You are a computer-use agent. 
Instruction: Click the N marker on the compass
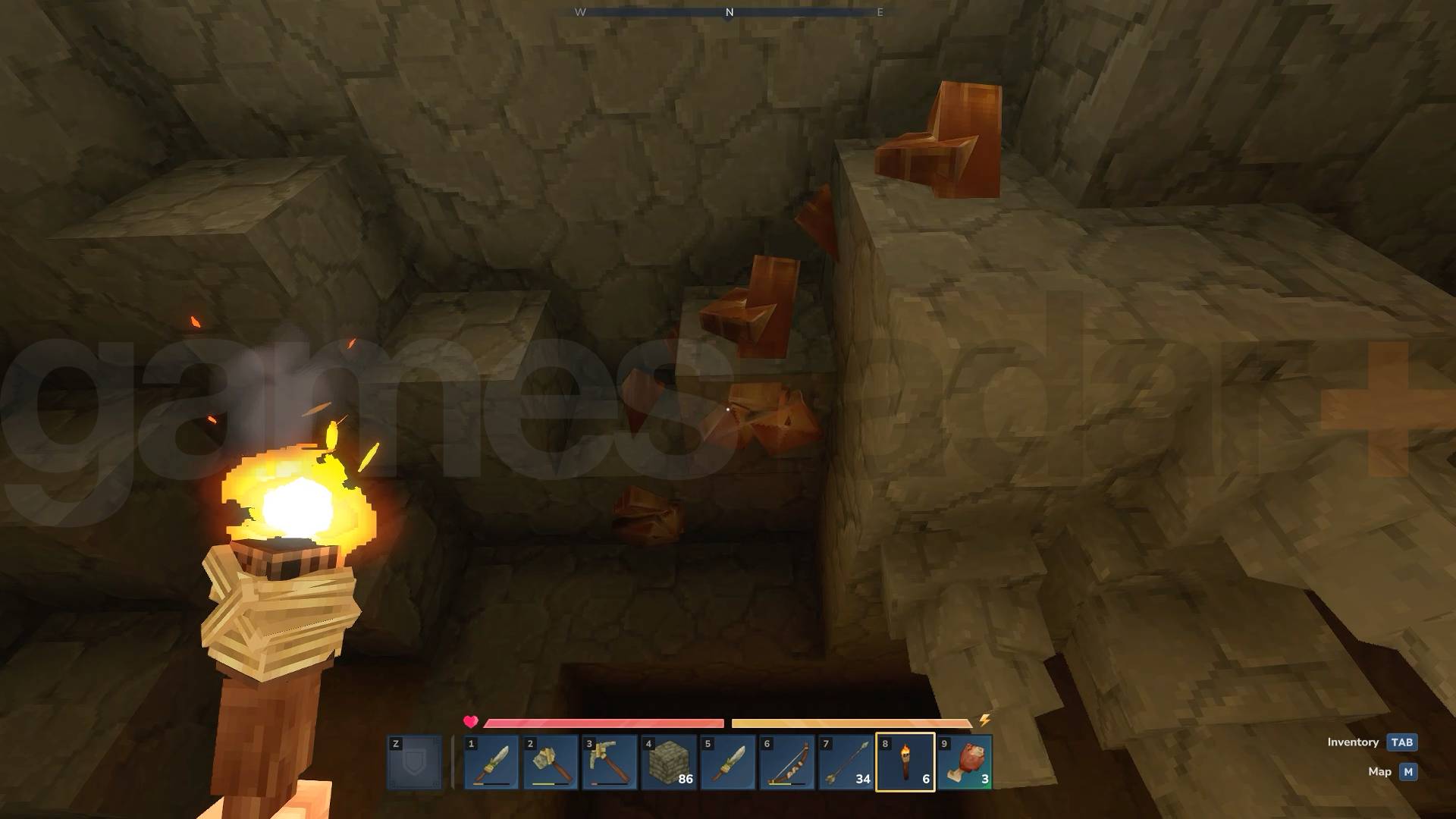coord(729,12)
